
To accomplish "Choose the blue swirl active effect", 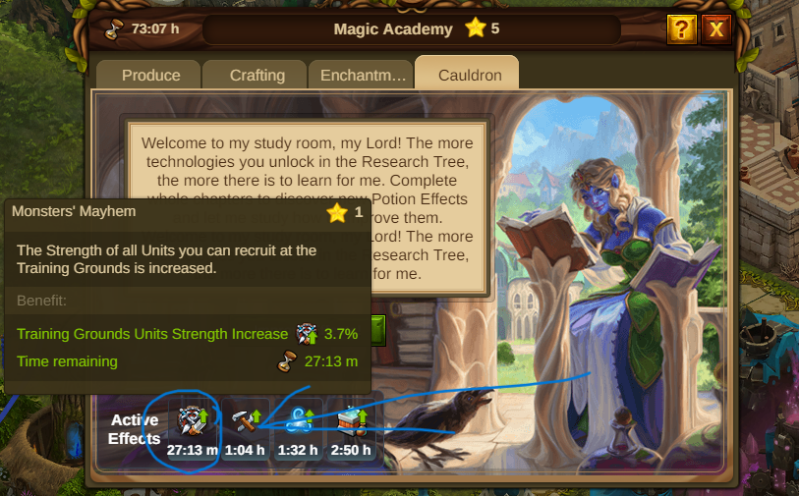I will 299,422.
